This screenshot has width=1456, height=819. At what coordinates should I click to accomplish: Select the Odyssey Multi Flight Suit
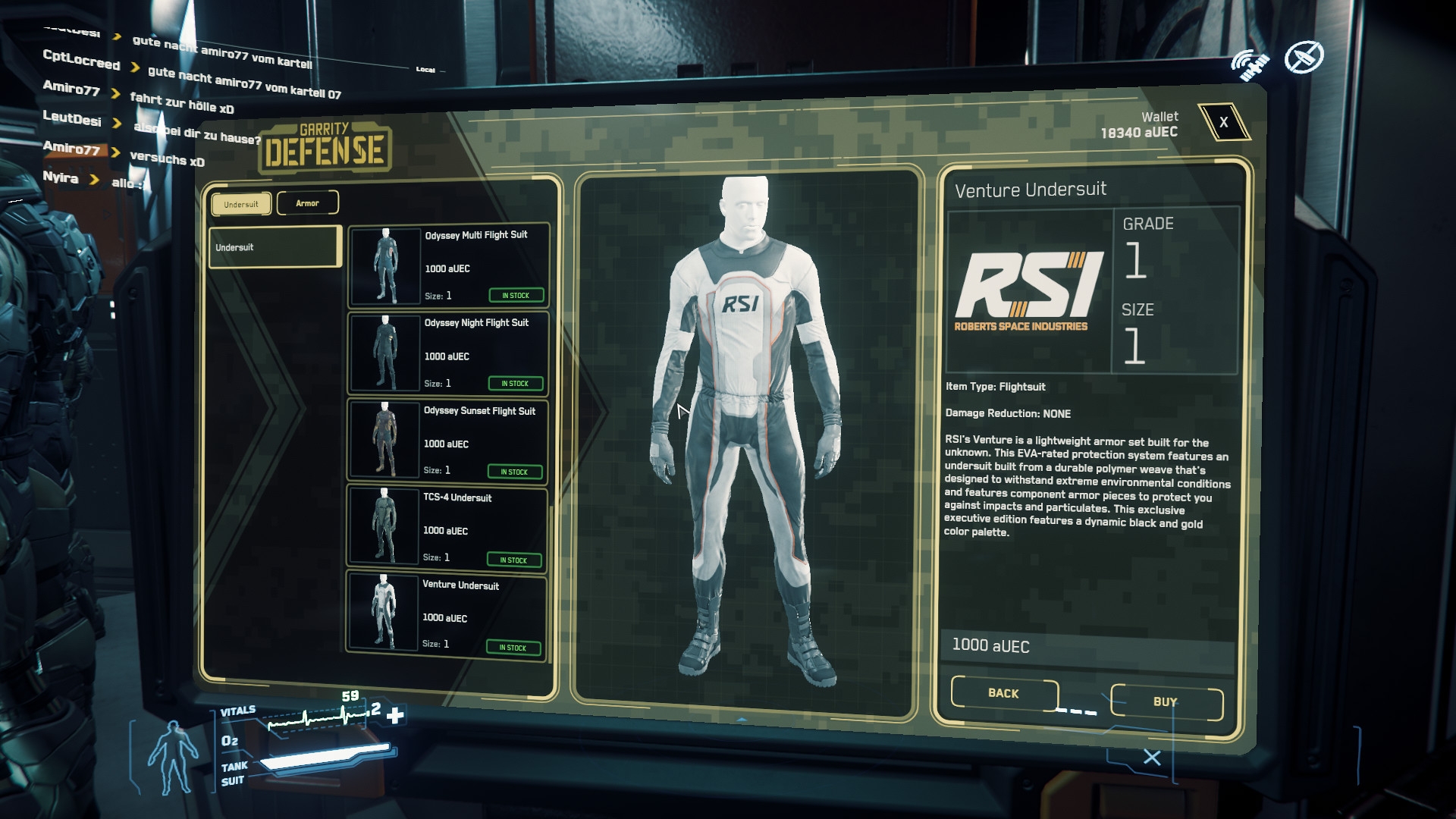448,265
